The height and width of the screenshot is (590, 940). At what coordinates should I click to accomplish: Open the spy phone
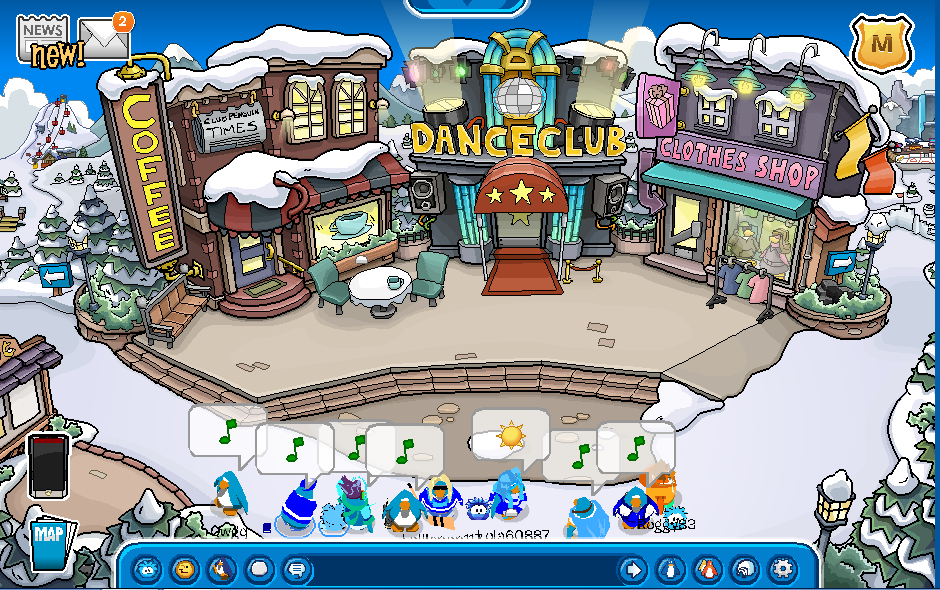click(47, 465)
